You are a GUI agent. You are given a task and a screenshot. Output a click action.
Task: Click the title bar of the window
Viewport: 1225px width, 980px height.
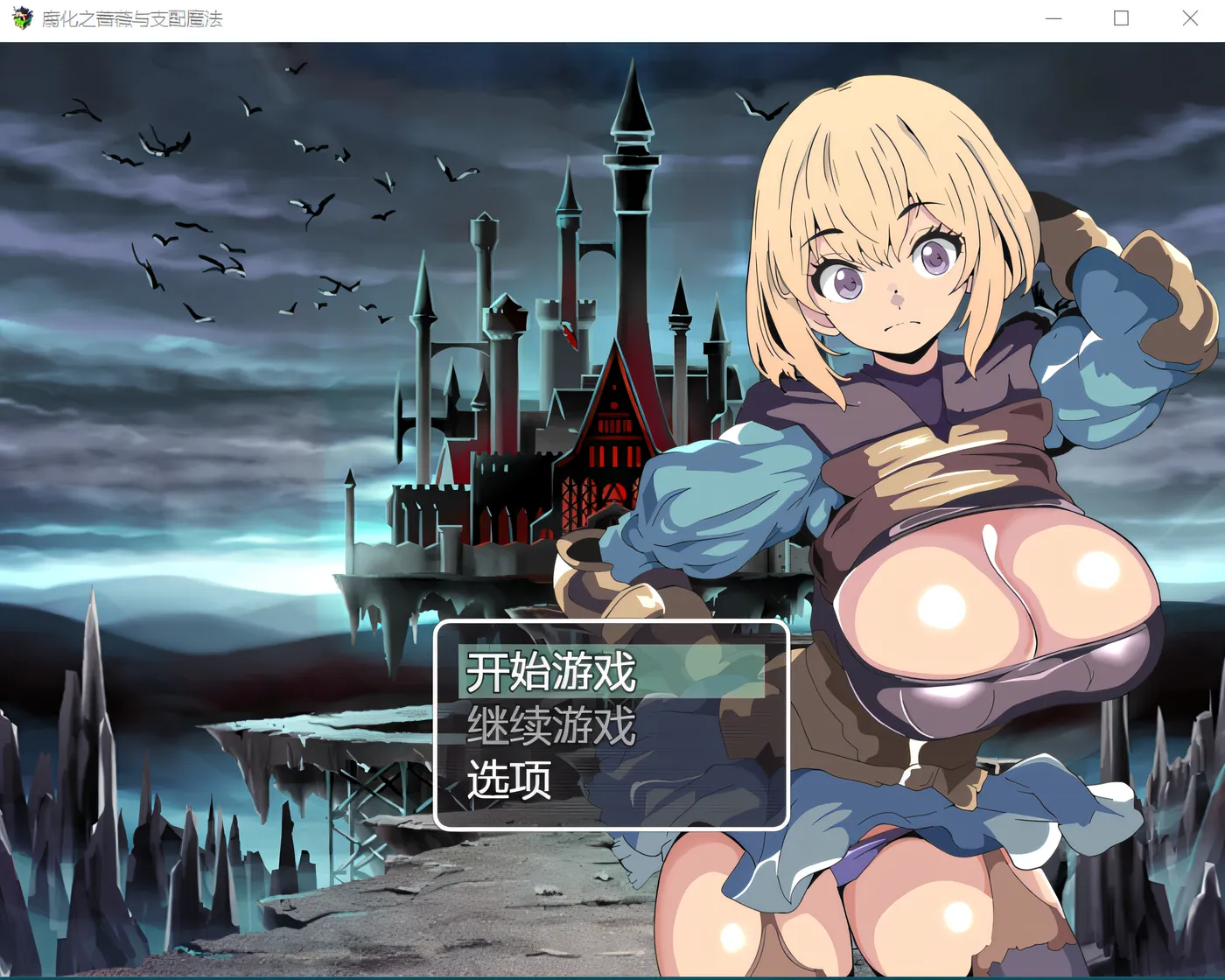(x=525, y=18)
